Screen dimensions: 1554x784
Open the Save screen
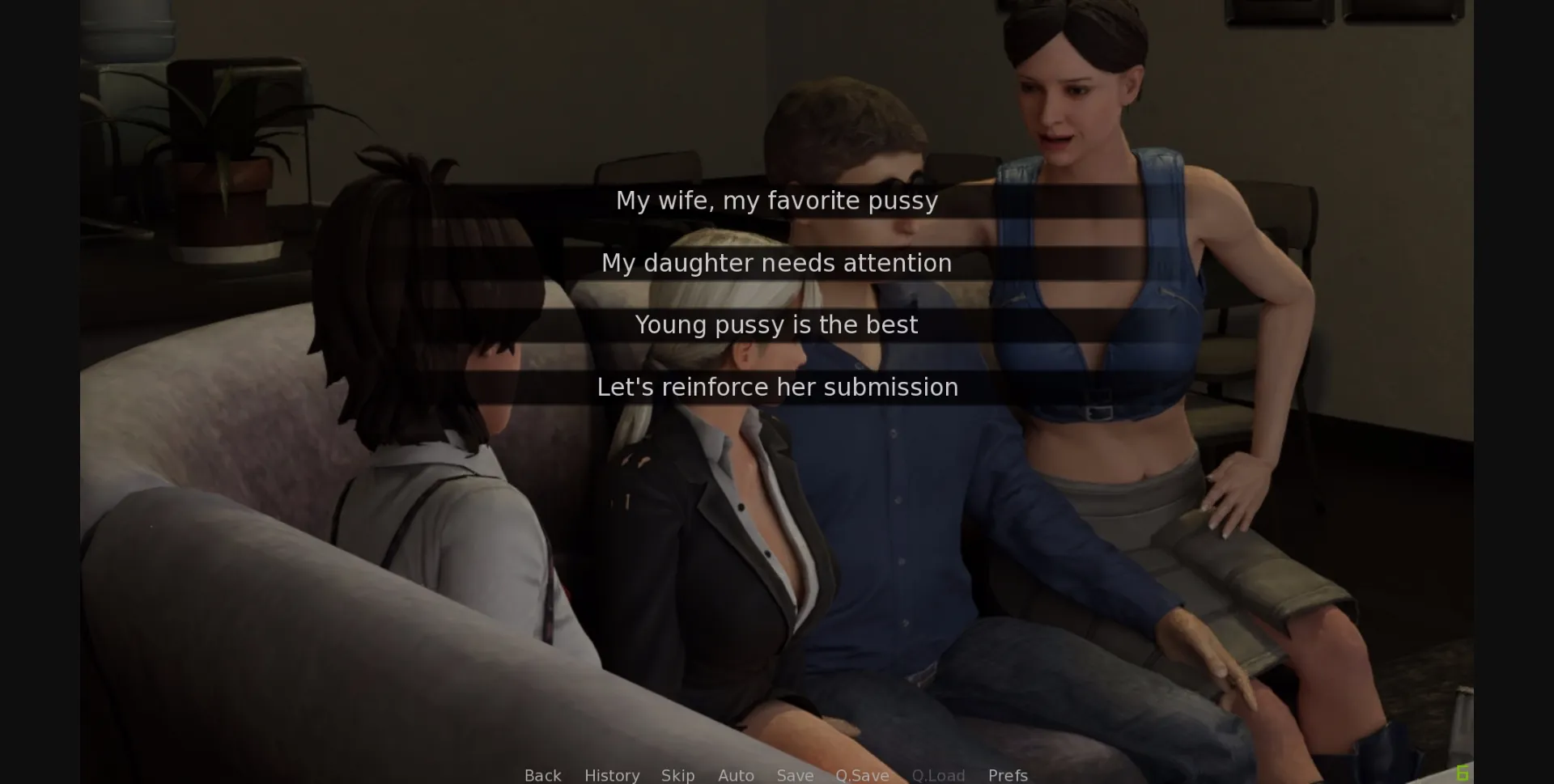pyautogui.click(x=794, y=774)
